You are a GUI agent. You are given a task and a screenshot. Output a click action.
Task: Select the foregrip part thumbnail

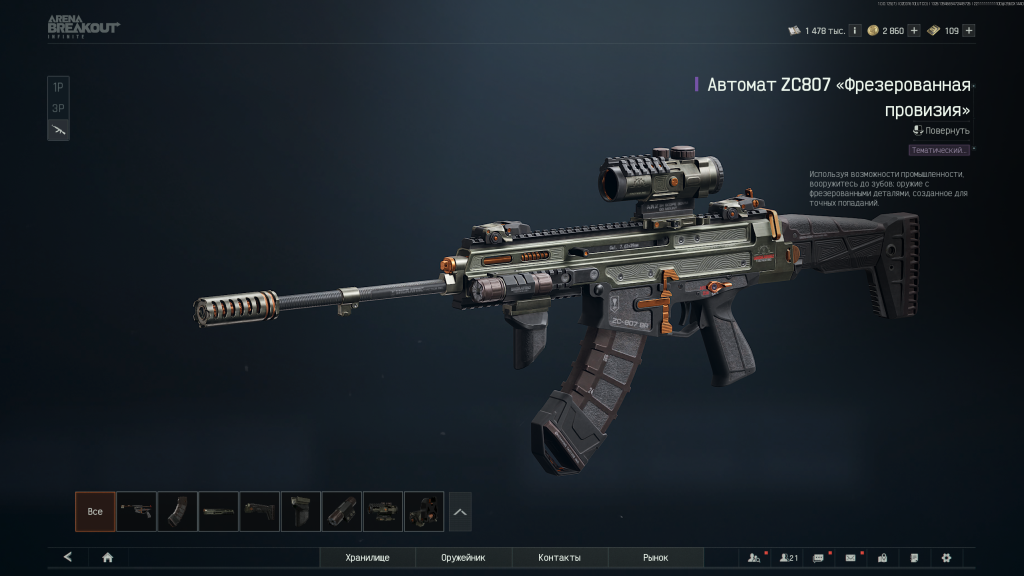[x=300, y=511]
